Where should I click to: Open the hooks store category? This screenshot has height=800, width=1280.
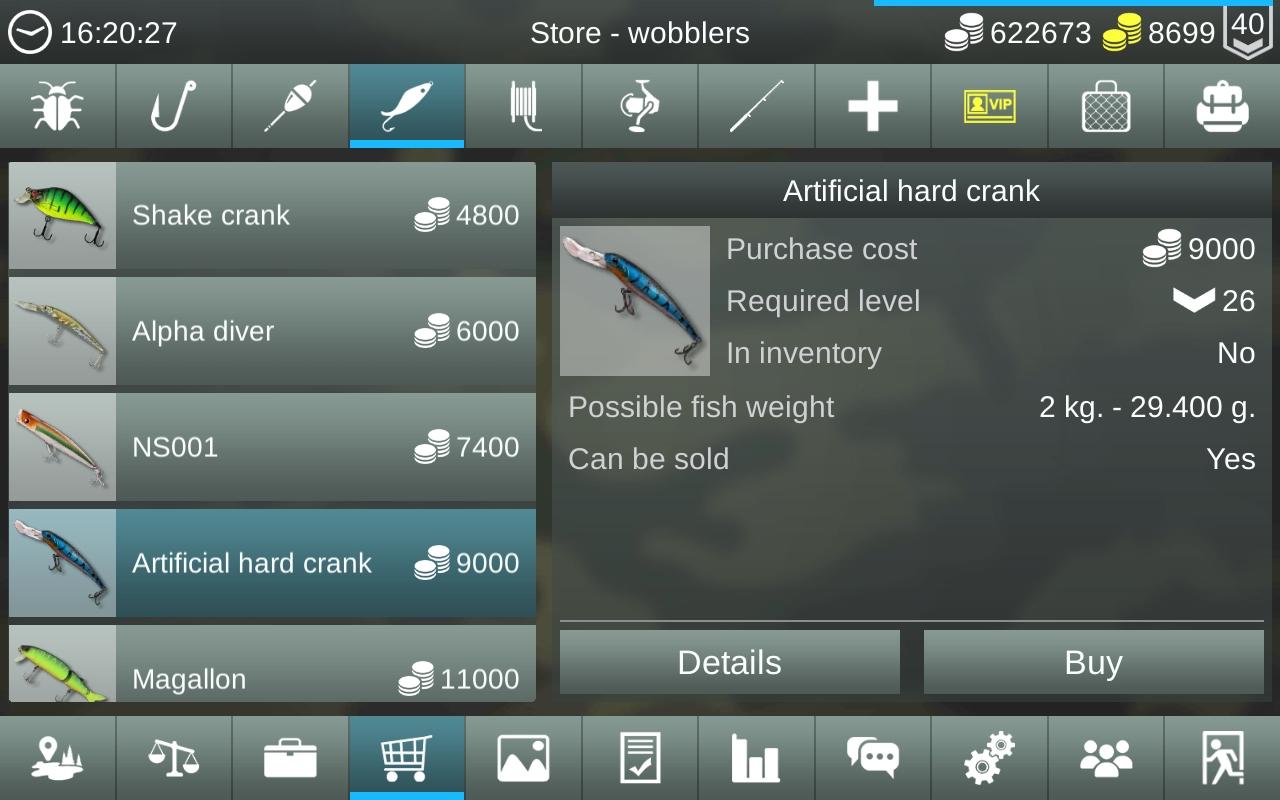pos(174,106)
